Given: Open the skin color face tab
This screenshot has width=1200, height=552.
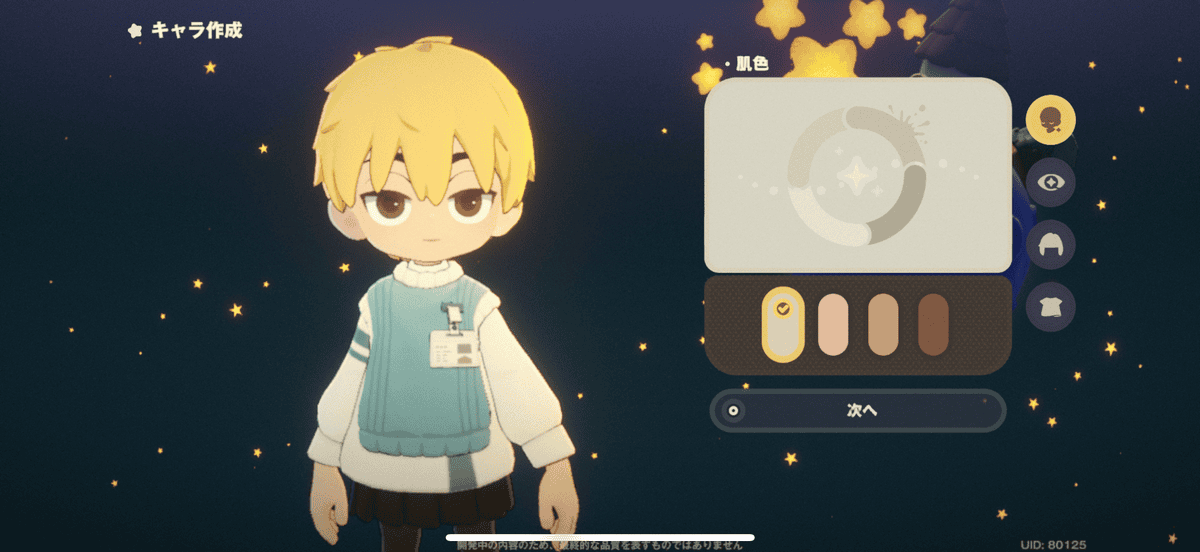Looking at the screenshot, I should [x=1051, y=120].
